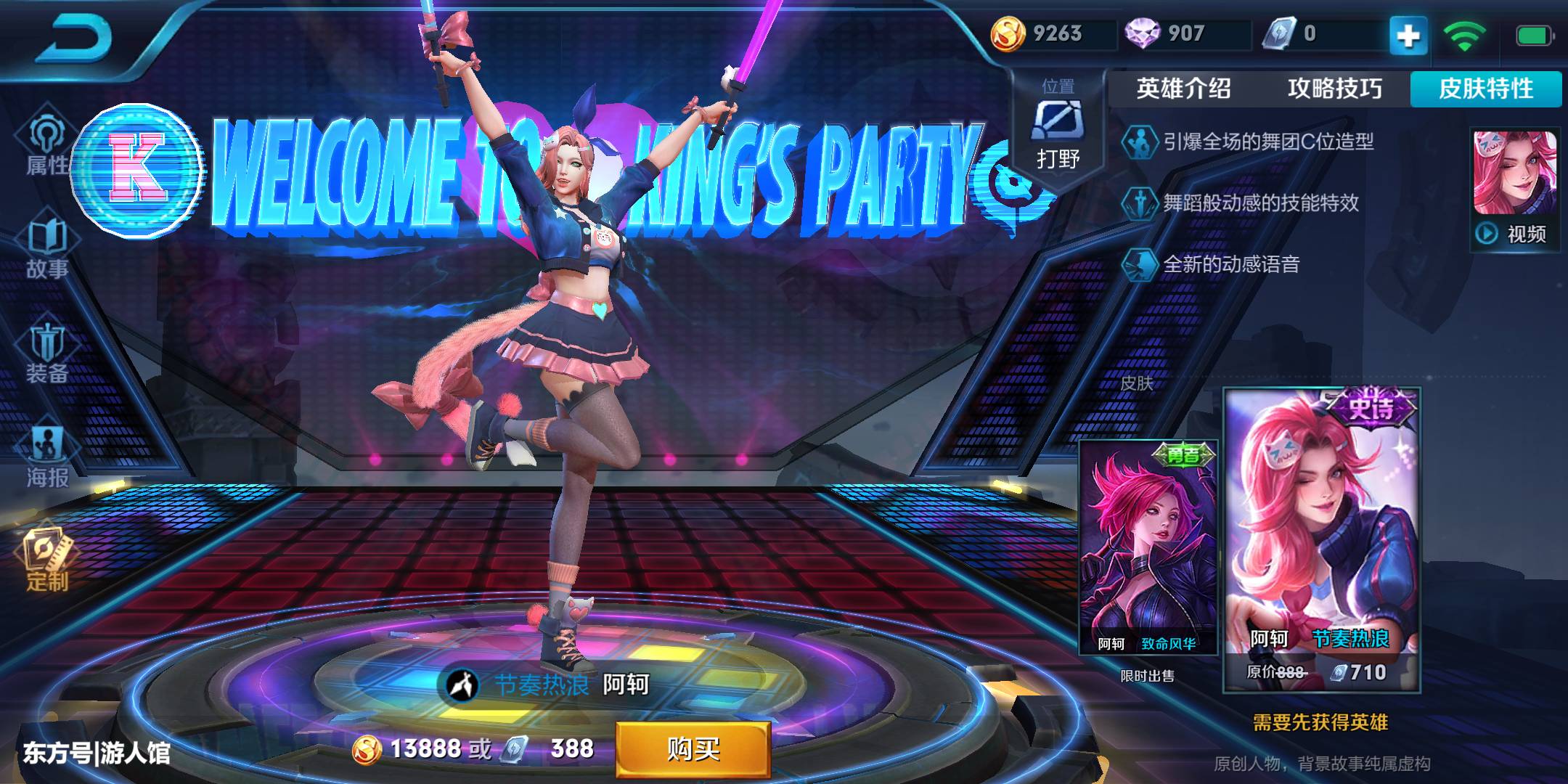Open the 属性 attributes panel
The height and width of the screenshot is (784, 1568).
(x=47, y=147)
